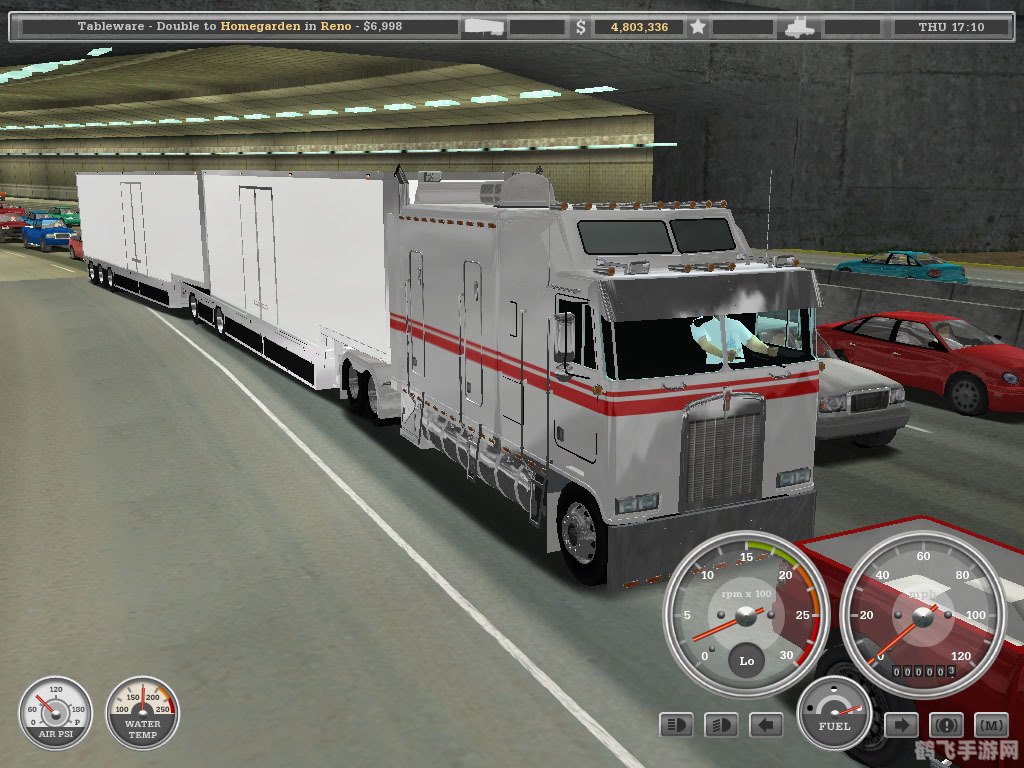Engage the parking brake warning button

click(946, 724)
